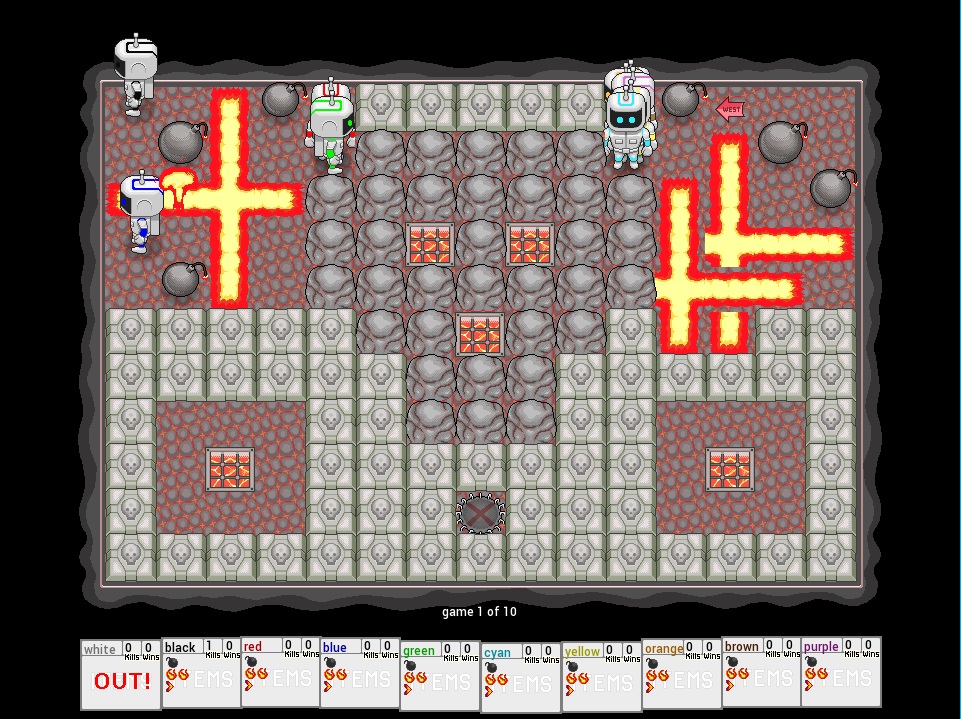Select the yellow player status panel
This screenshot has height=719, width=961.
pyautogui.click(x=601, y=676)
